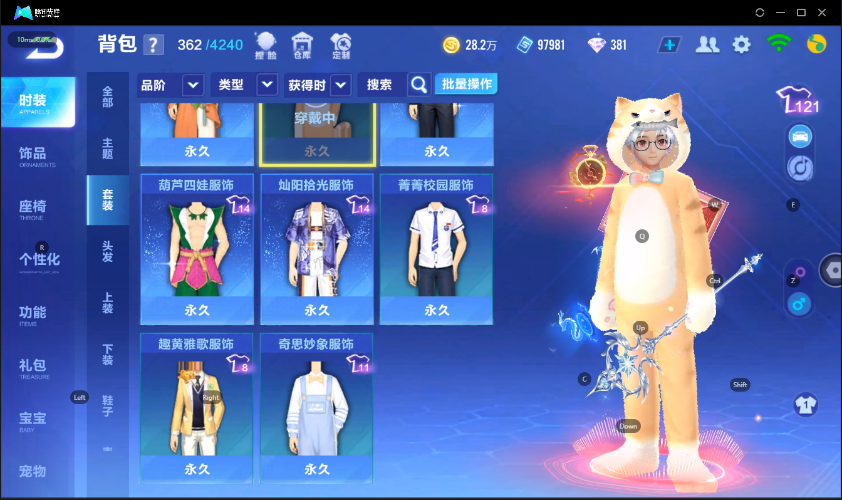
Task: Switch to the 时装 category
Action: coord(37,103)
